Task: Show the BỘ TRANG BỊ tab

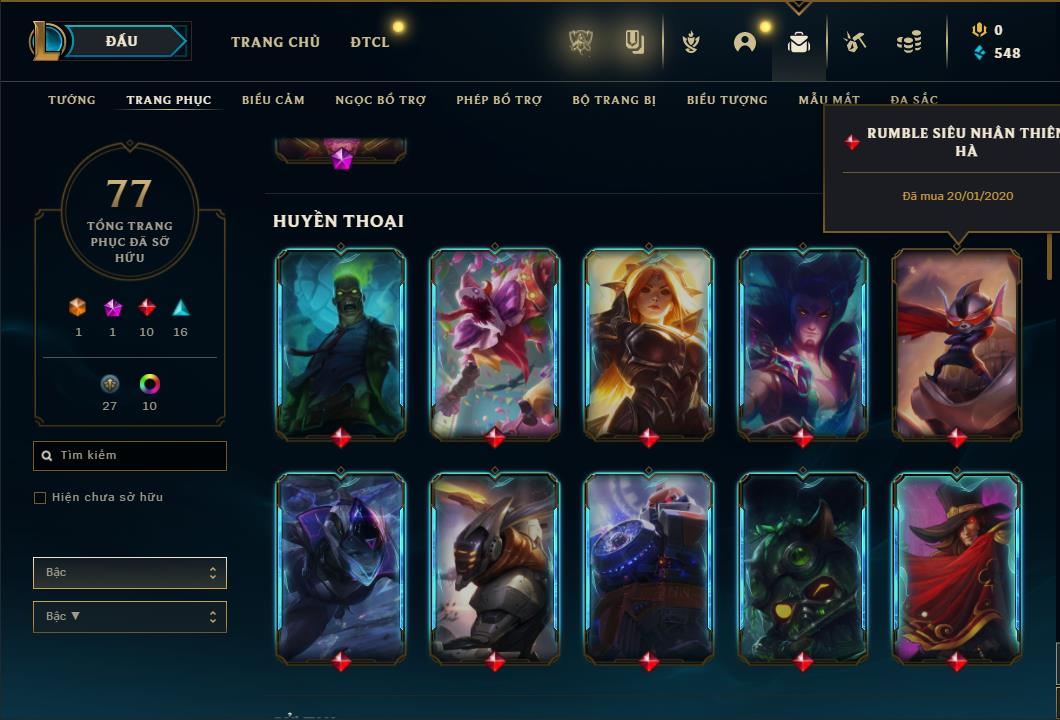Action: pos(614,100)
